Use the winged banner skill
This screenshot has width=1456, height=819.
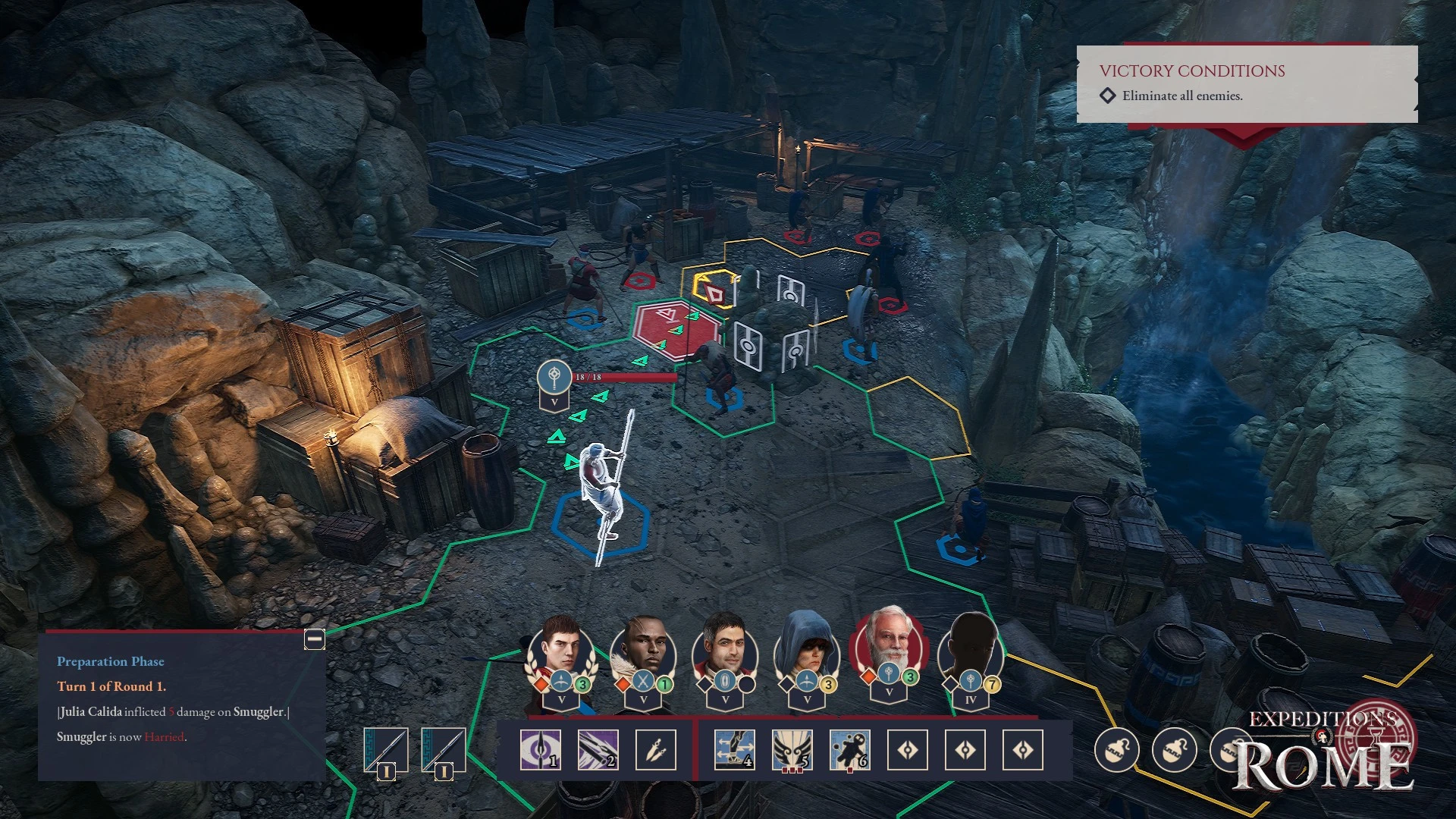(792, 750)
